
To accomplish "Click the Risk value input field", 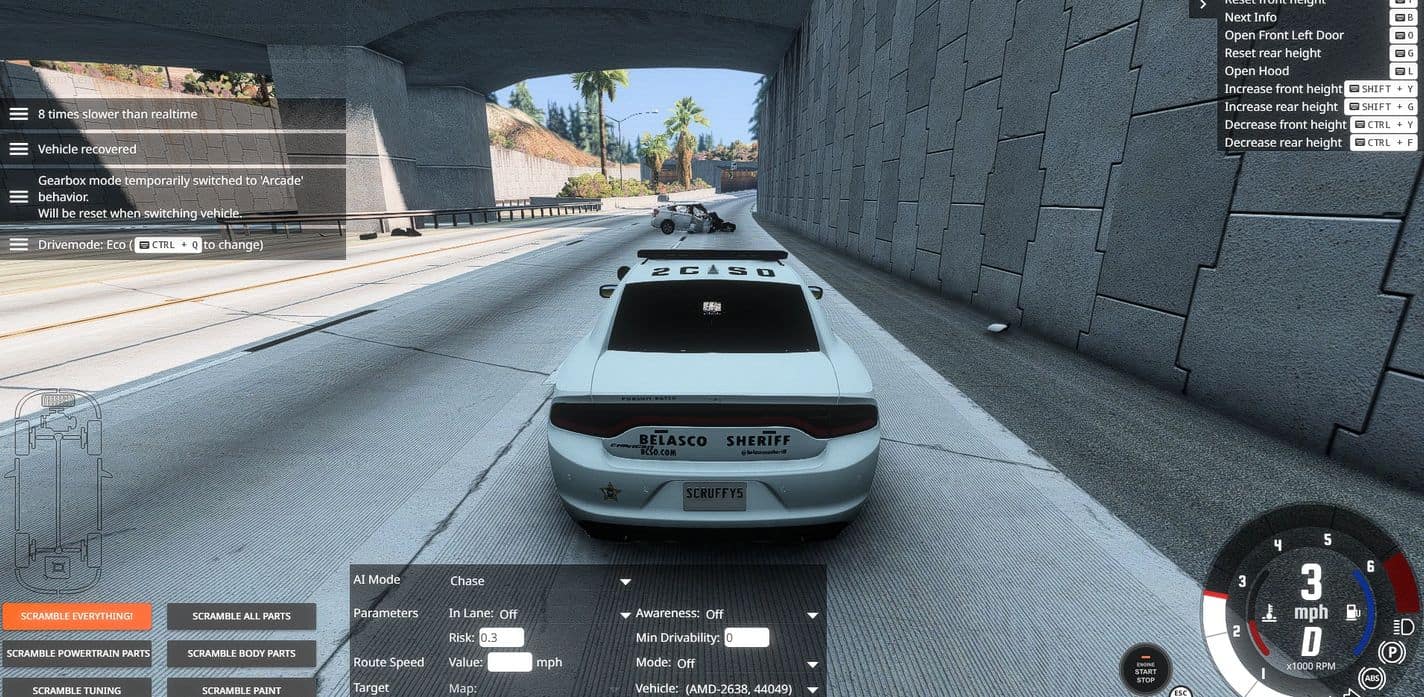I will [x=501, y=638].
